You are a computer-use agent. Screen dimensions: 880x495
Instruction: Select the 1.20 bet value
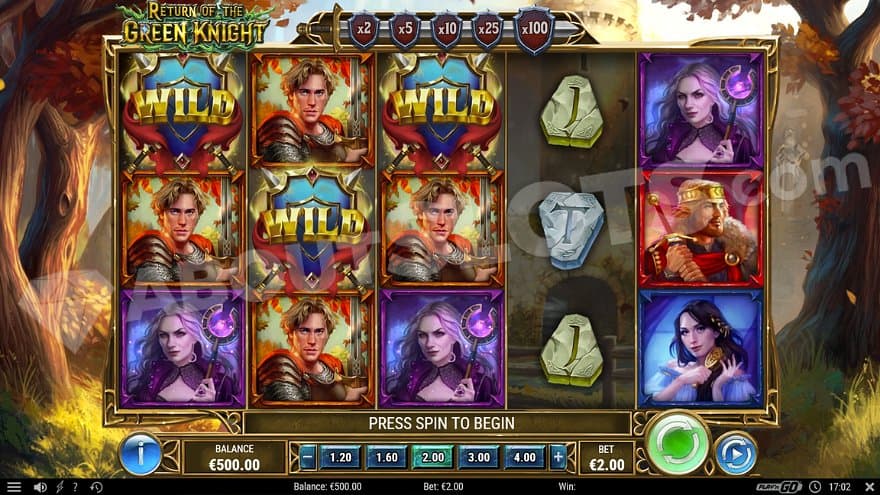click(x=341, y=457)
